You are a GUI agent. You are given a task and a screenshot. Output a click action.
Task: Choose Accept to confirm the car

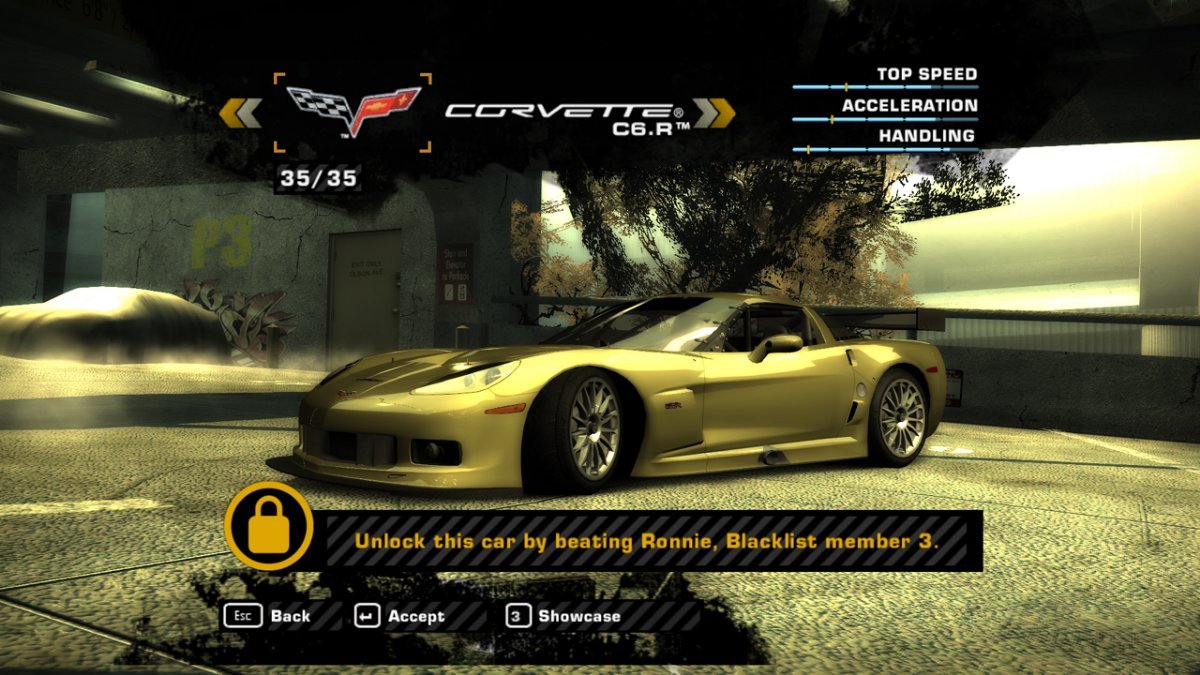[x=400, y=616]
